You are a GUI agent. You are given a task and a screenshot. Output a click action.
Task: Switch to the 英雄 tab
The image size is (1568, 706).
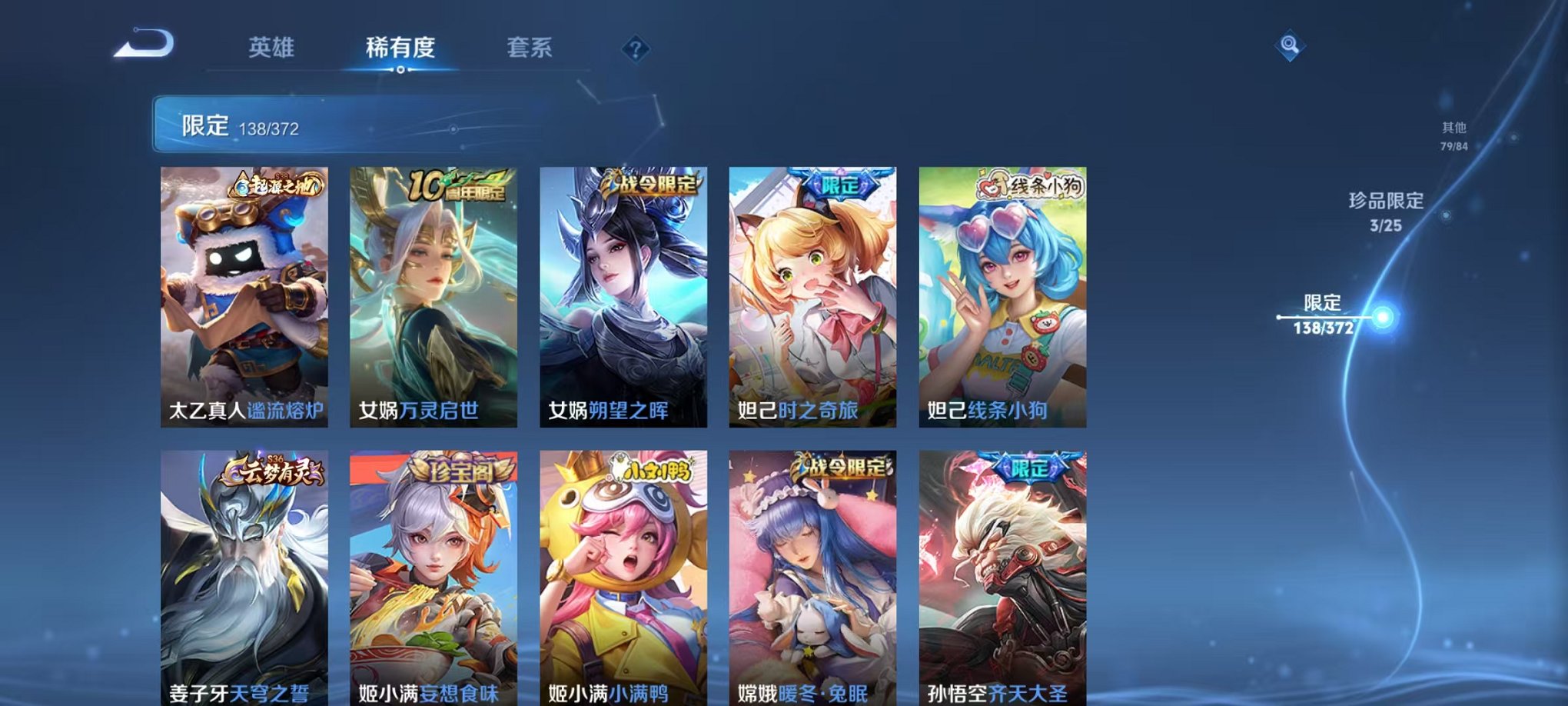tap(274, 47)
